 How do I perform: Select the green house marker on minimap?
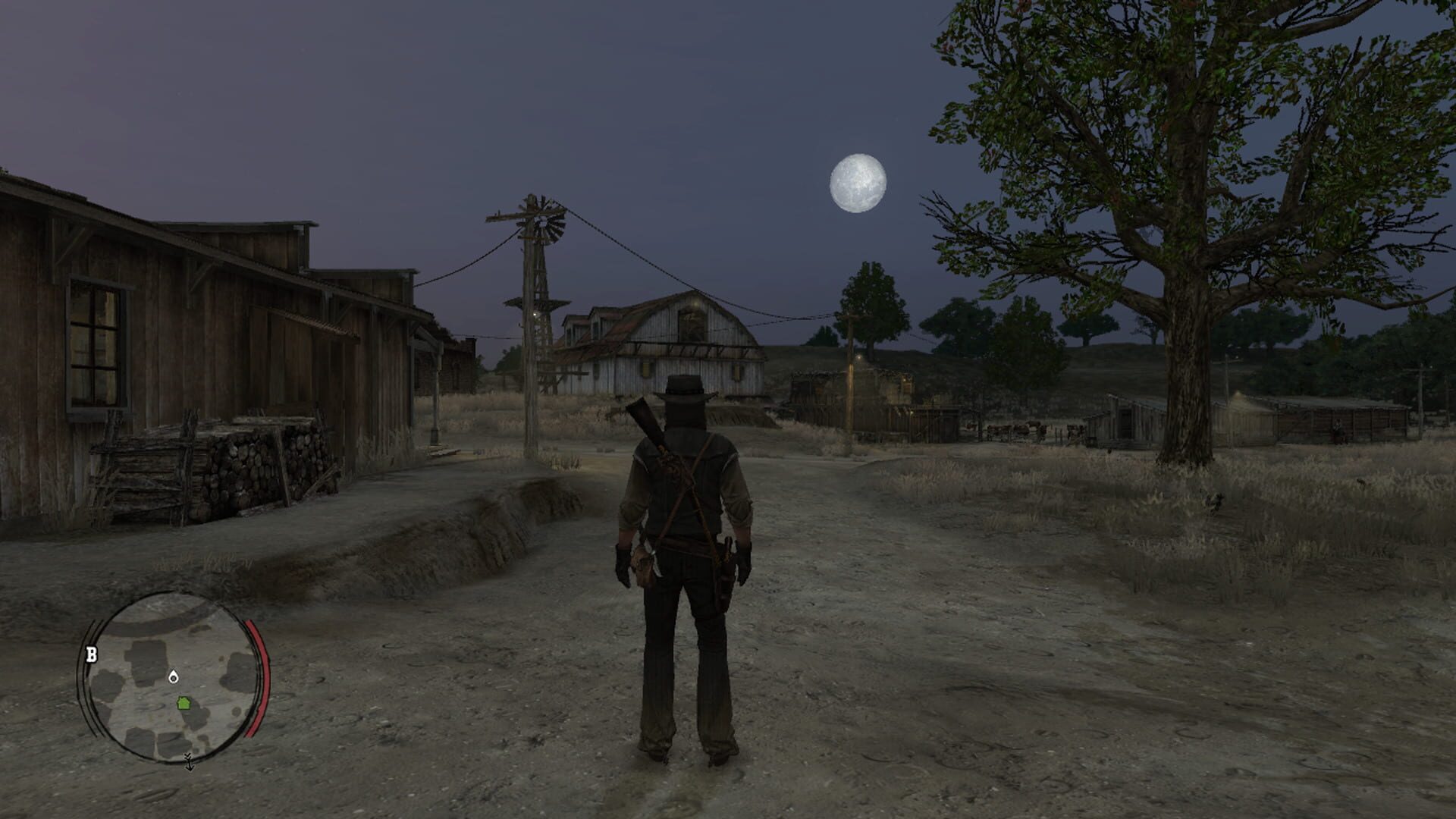pos(184,703)
